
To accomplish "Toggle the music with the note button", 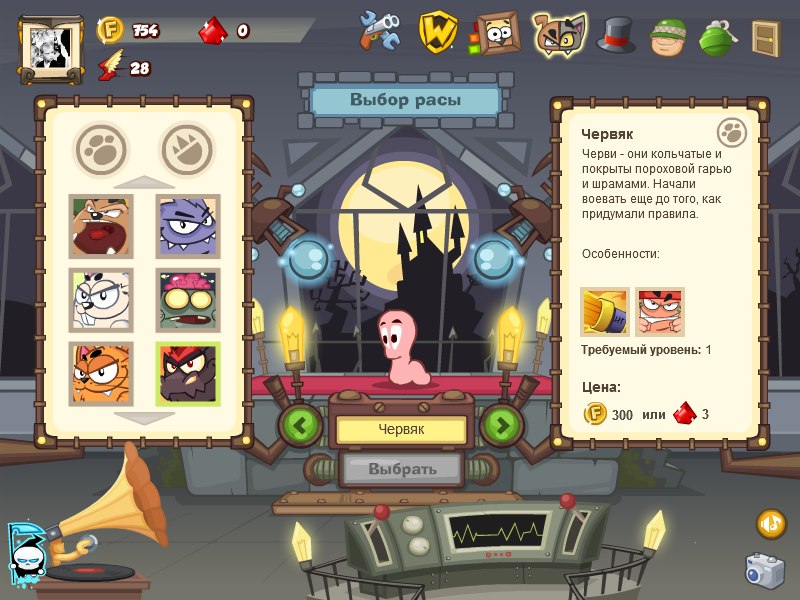I will (x=771, y=523).
